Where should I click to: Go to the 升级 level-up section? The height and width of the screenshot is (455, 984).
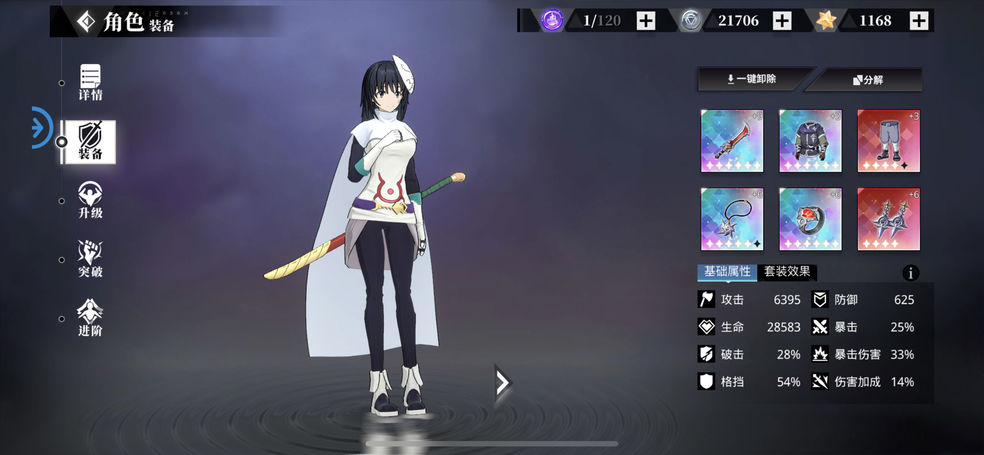pos(91,200)
